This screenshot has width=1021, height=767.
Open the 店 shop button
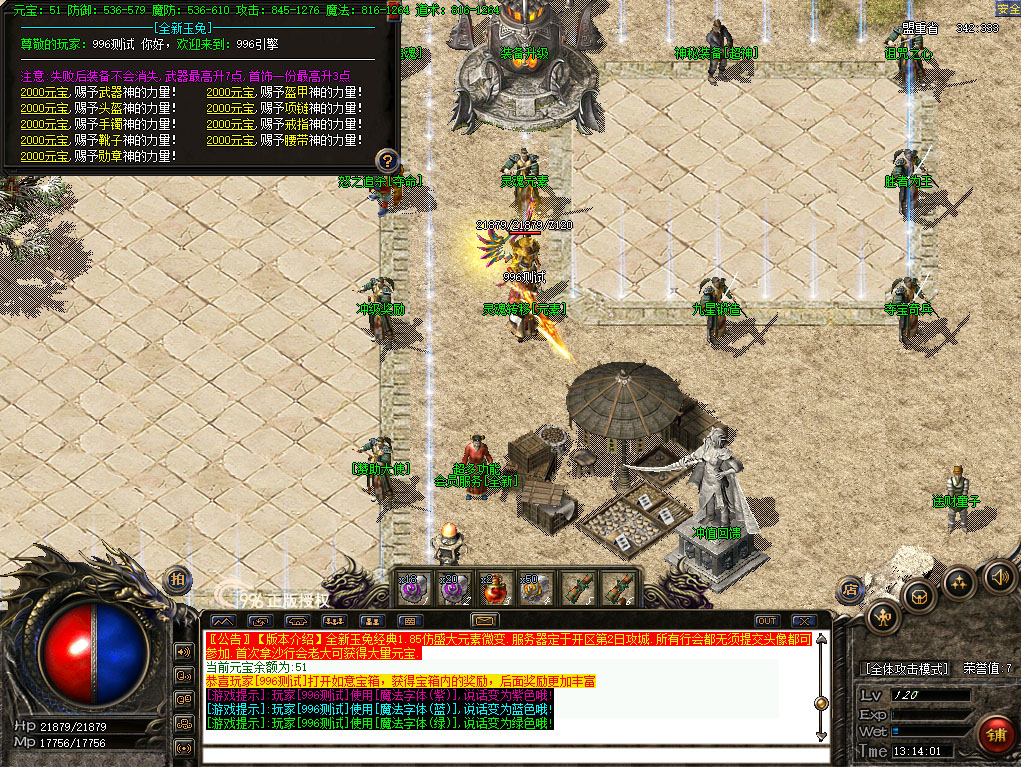point(852,588)
